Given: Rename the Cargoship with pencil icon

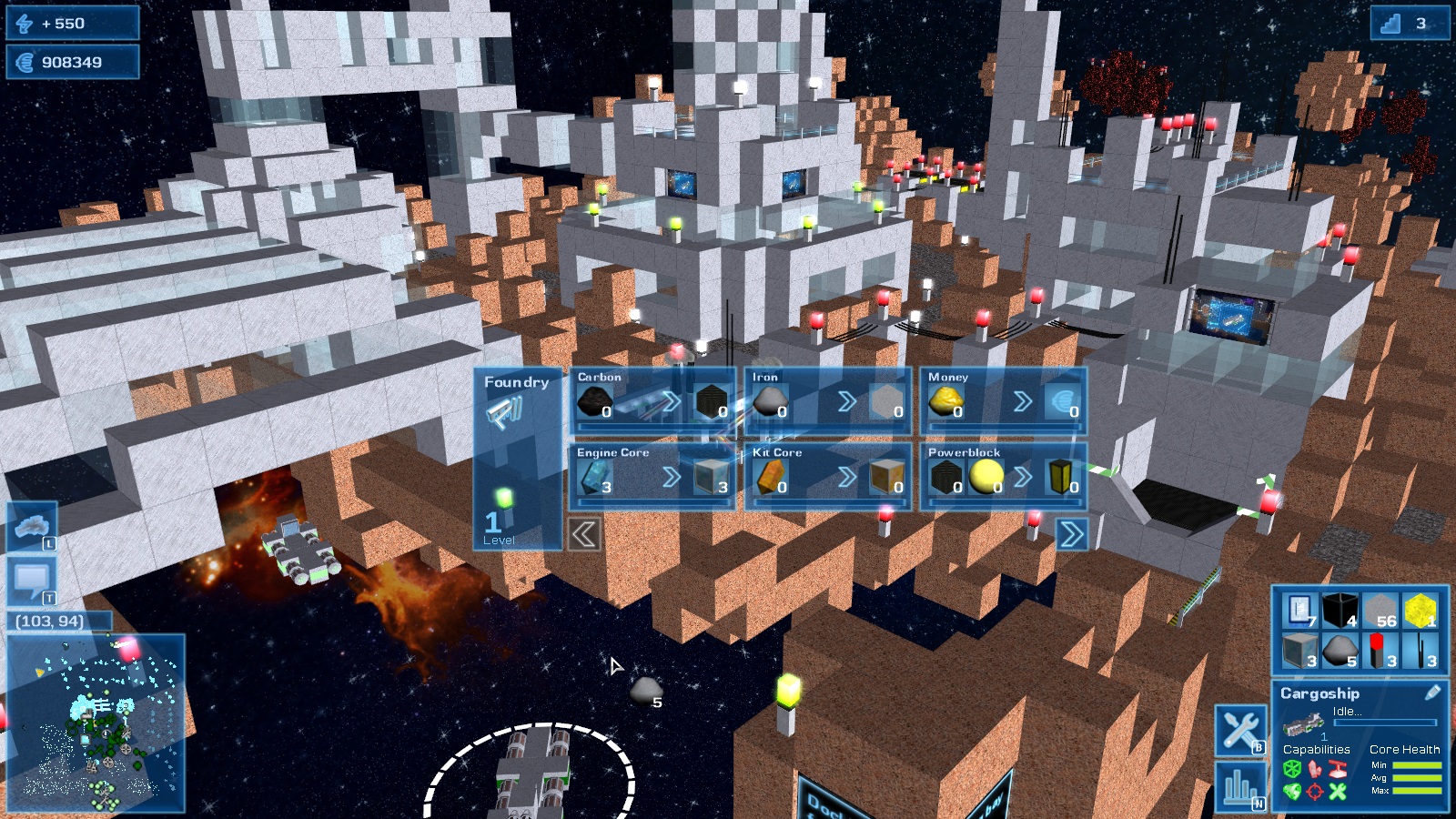Looking at the screenshot, I should pos(1432,693).
